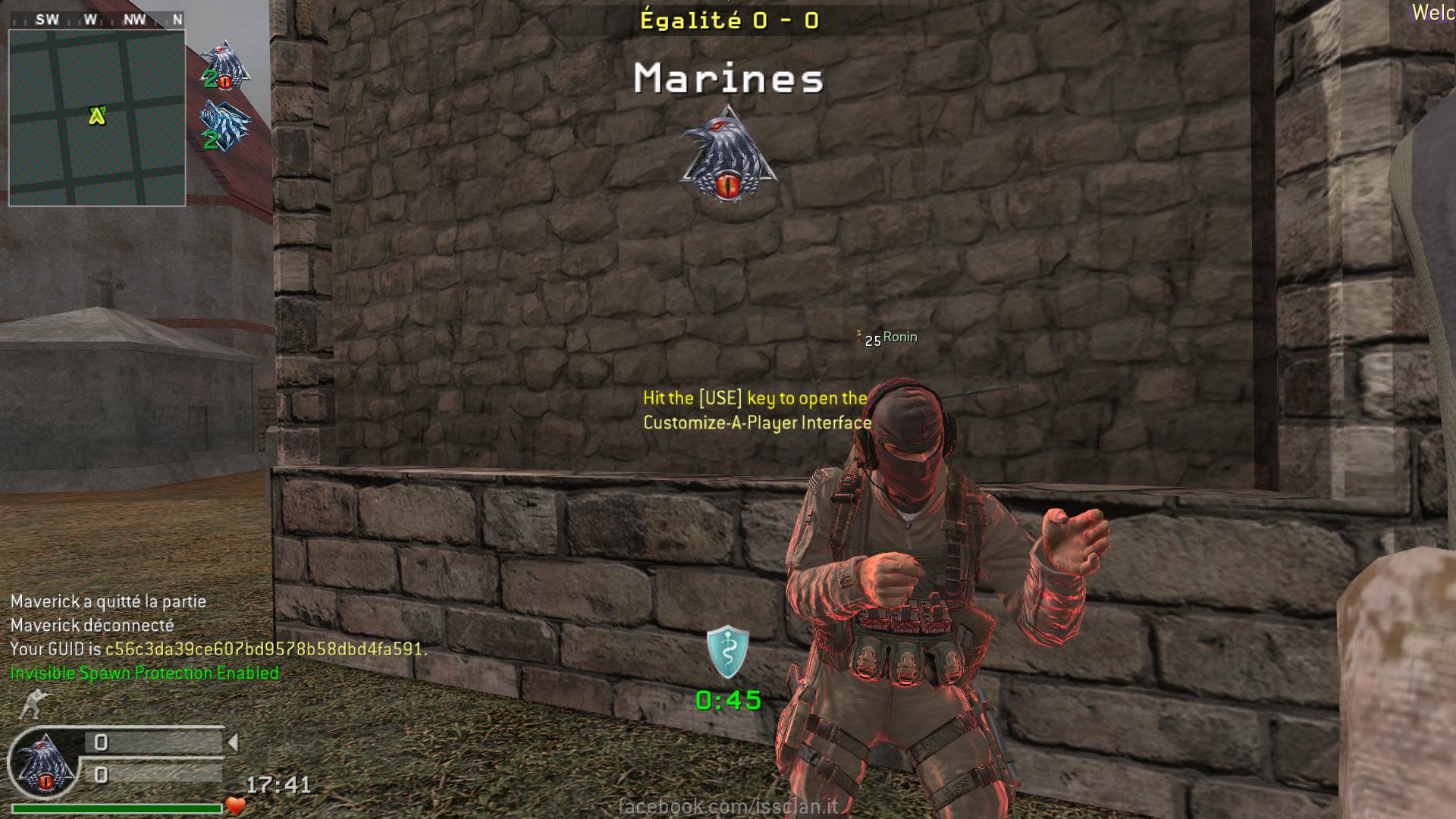Viewport: 1456px width, 819px height.
Task: Click the soldier stance icon
Action: coord(31,704)
